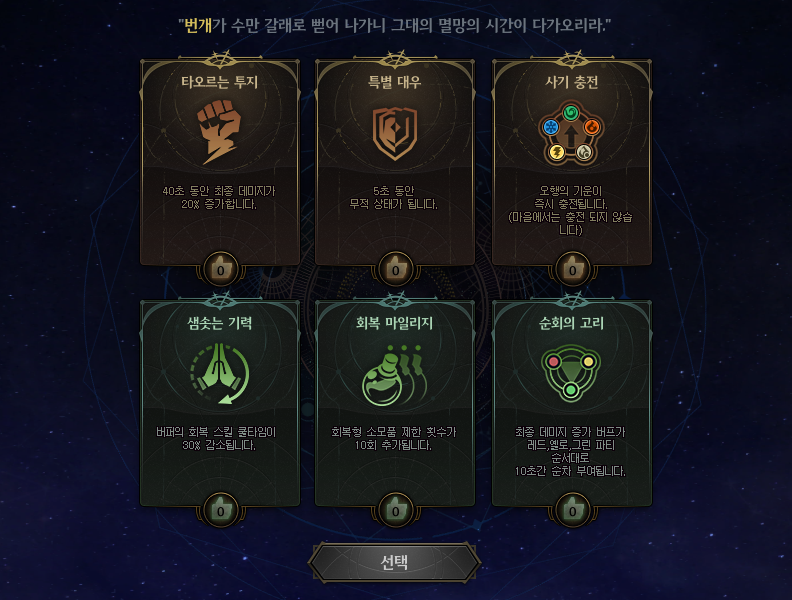Select the 타오르는 투지 card
792x600 pixels.
coord(220,160)
